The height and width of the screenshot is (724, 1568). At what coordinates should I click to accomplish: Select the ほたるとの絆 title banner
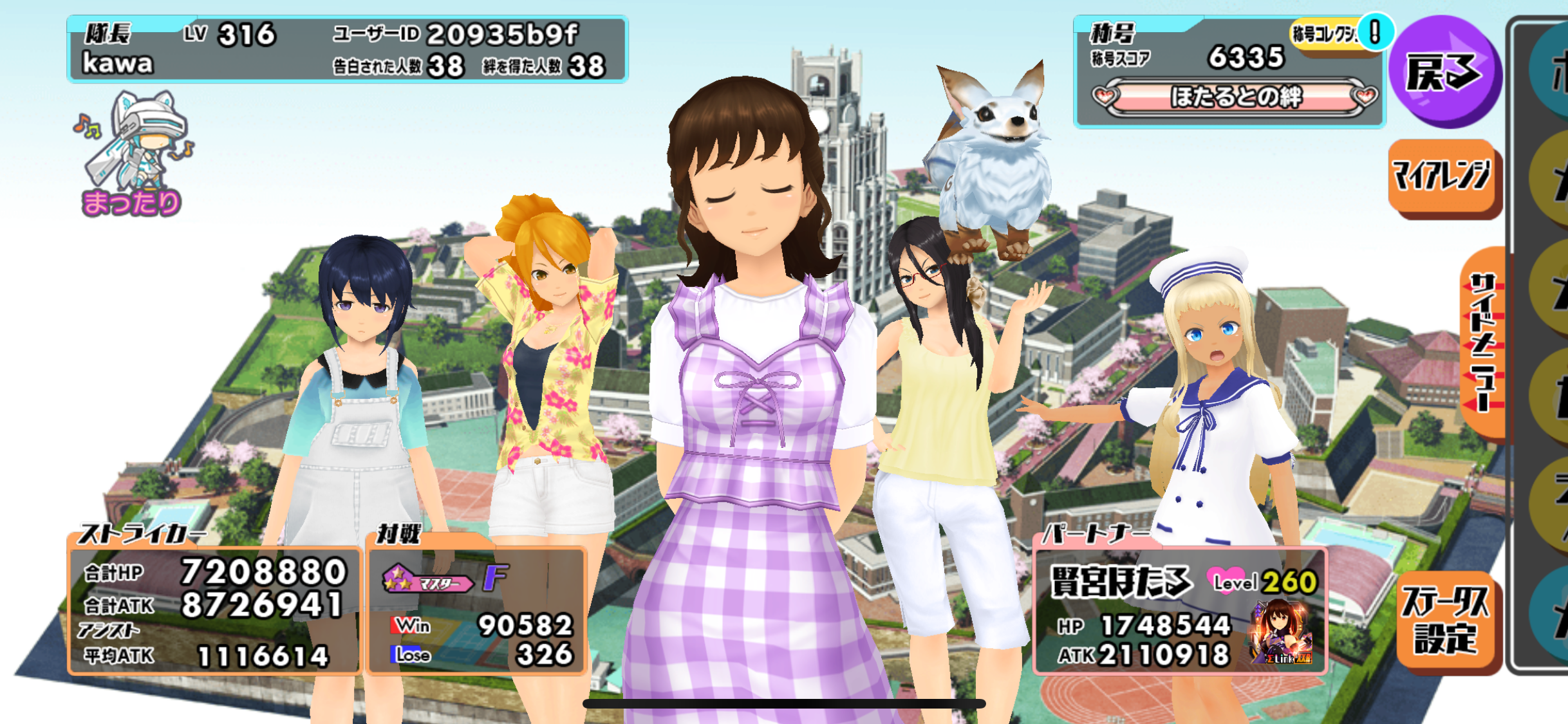tap(1235, 98)
